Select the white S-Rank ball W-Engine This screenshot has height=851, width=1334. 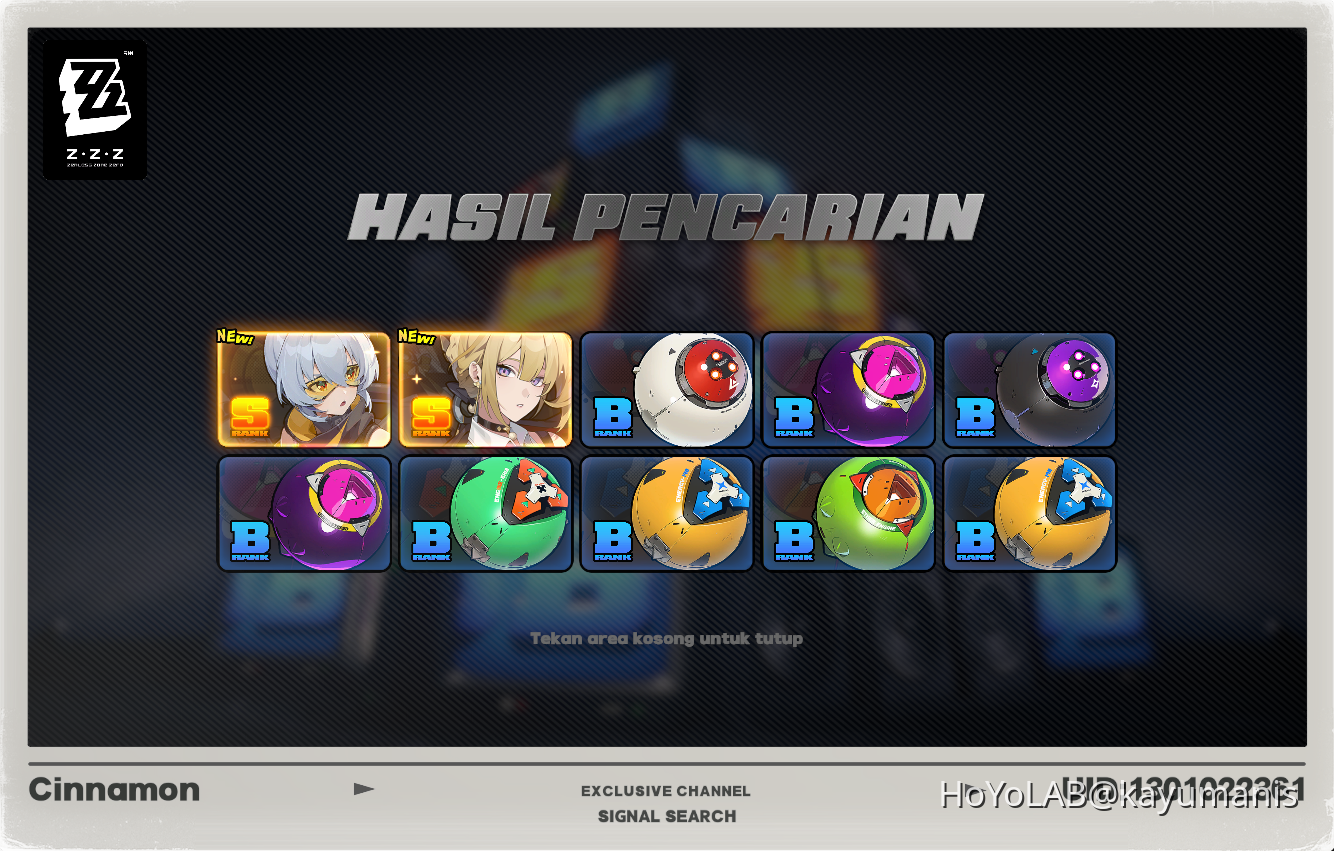pyautogui.click(x=667, y=389)
